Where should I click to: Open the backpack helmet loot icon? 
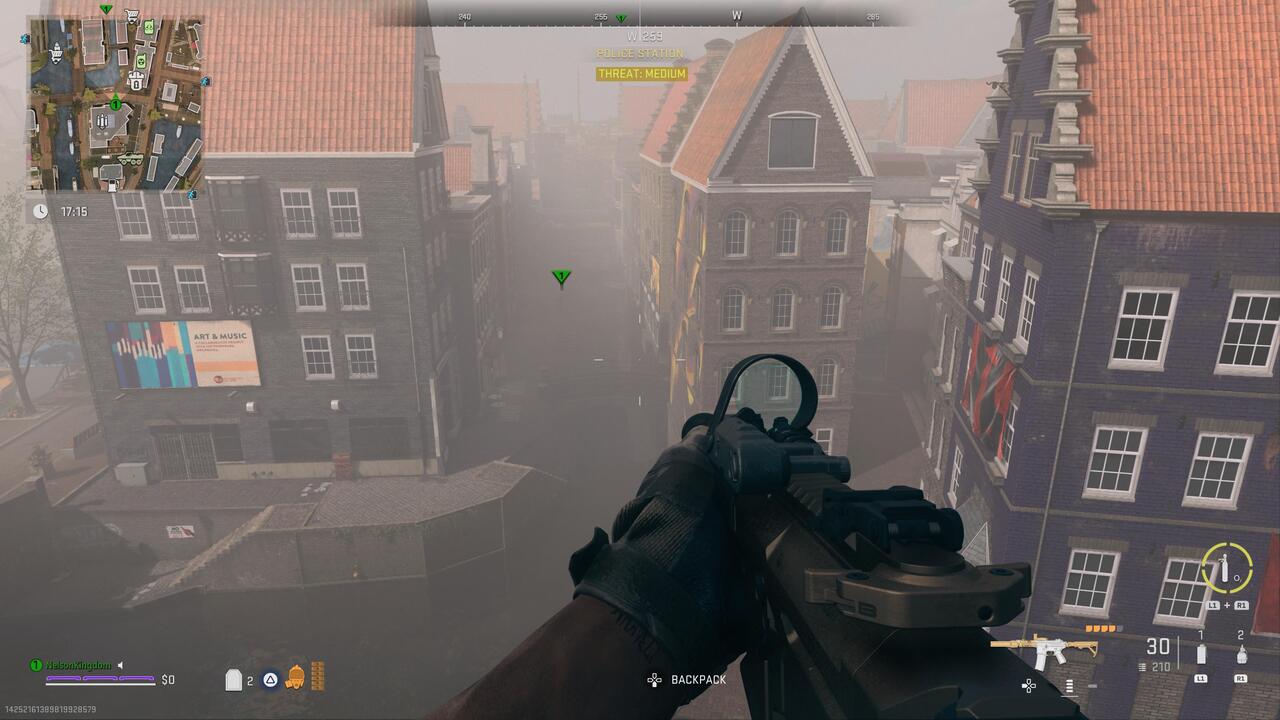coord(295,678)
